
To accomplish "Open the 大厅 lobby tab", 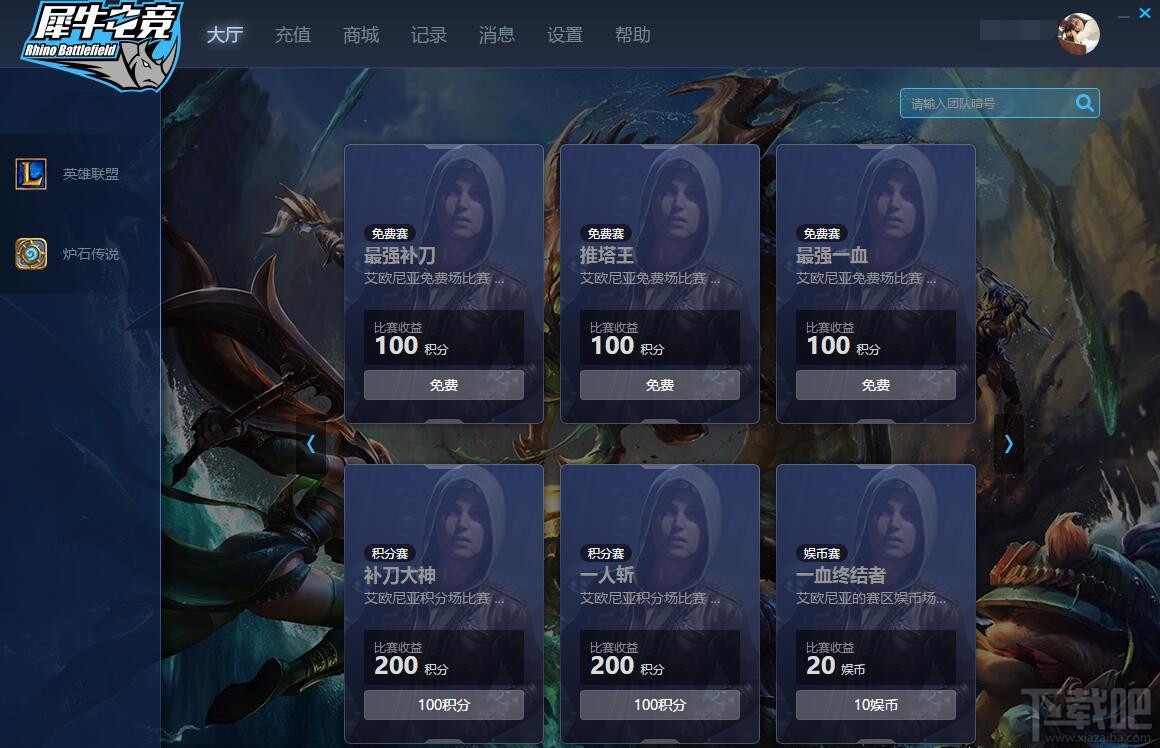I will (225, 35).
